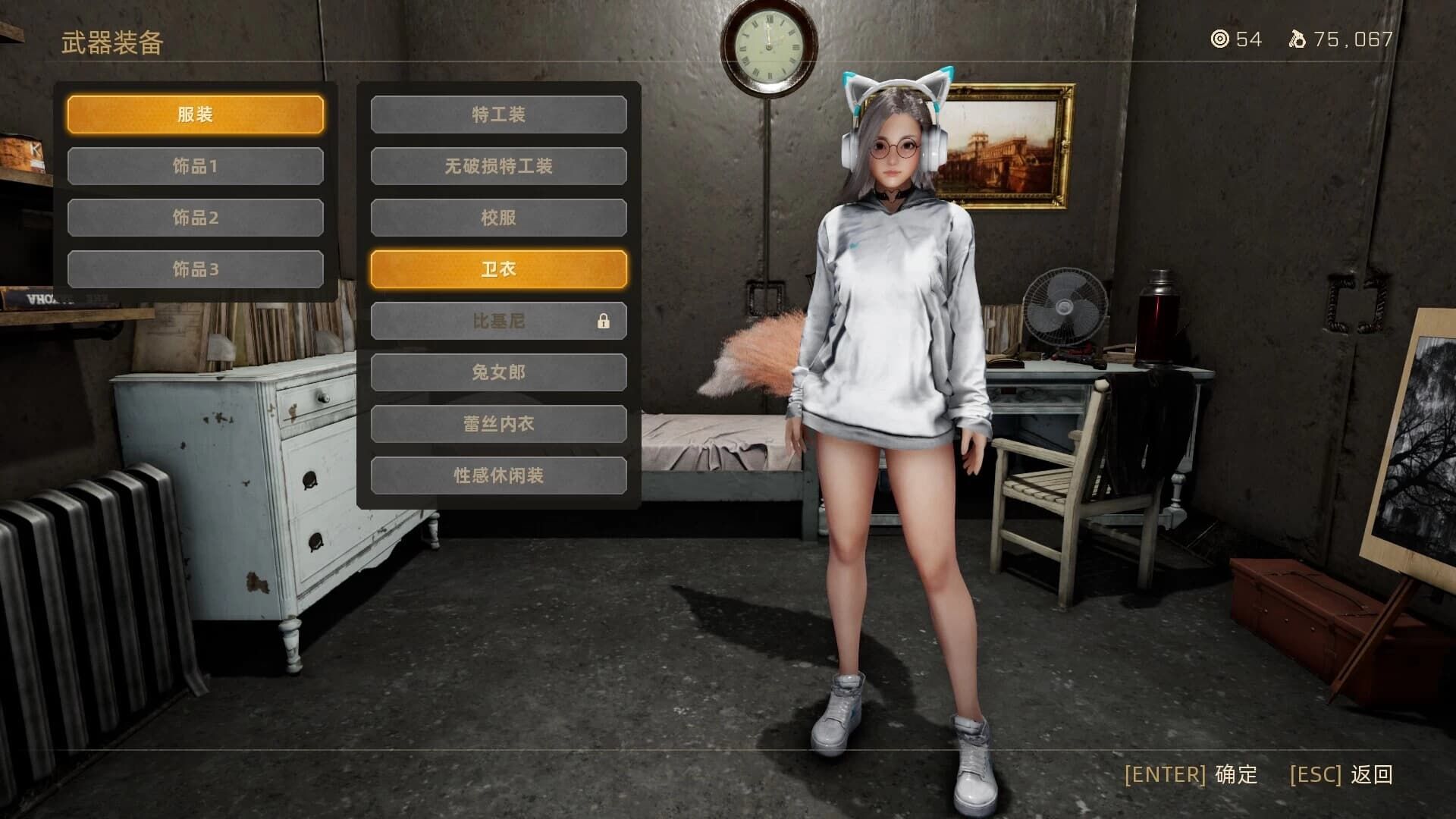Open the 饰品3 category
The image size is (1456, 819).
(196, 268)
